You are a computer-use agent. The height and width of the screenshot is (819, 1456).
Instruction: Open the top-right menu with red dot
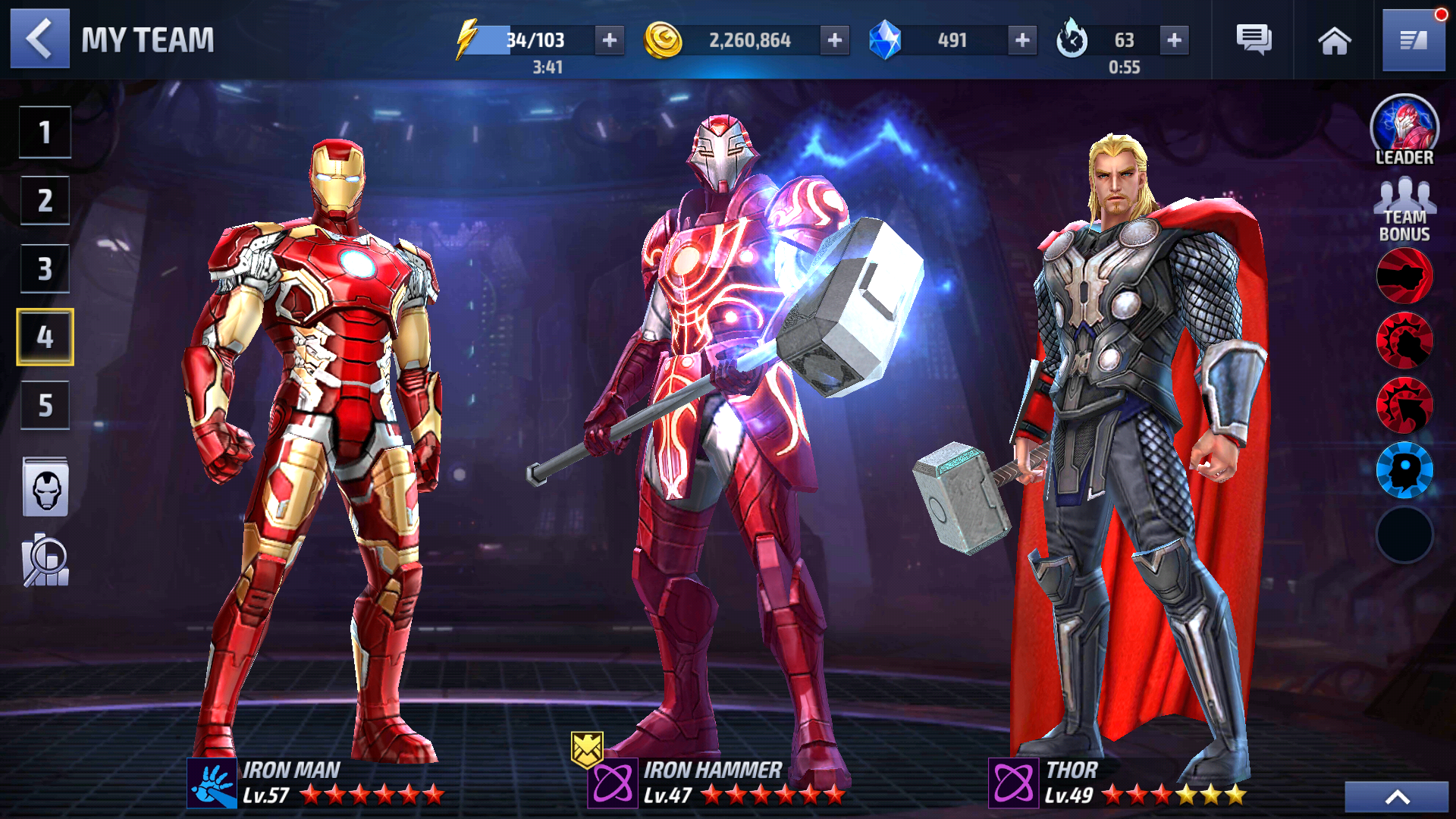pos(1414,39)
